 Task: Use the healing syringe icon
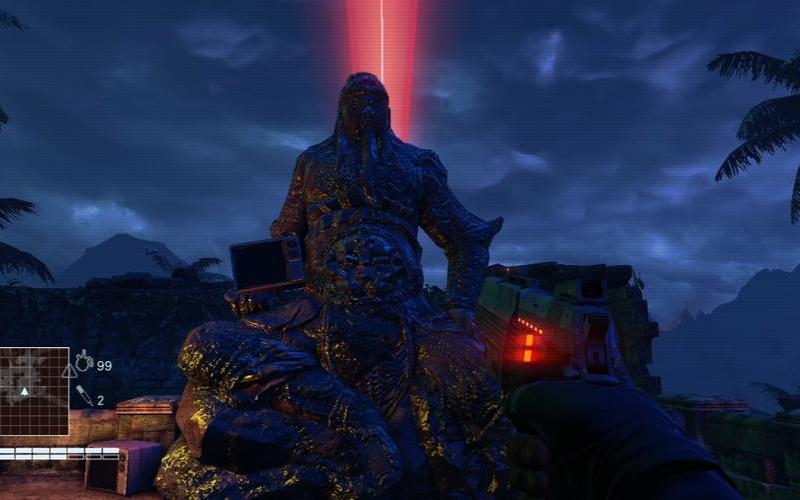pos(85,396)
